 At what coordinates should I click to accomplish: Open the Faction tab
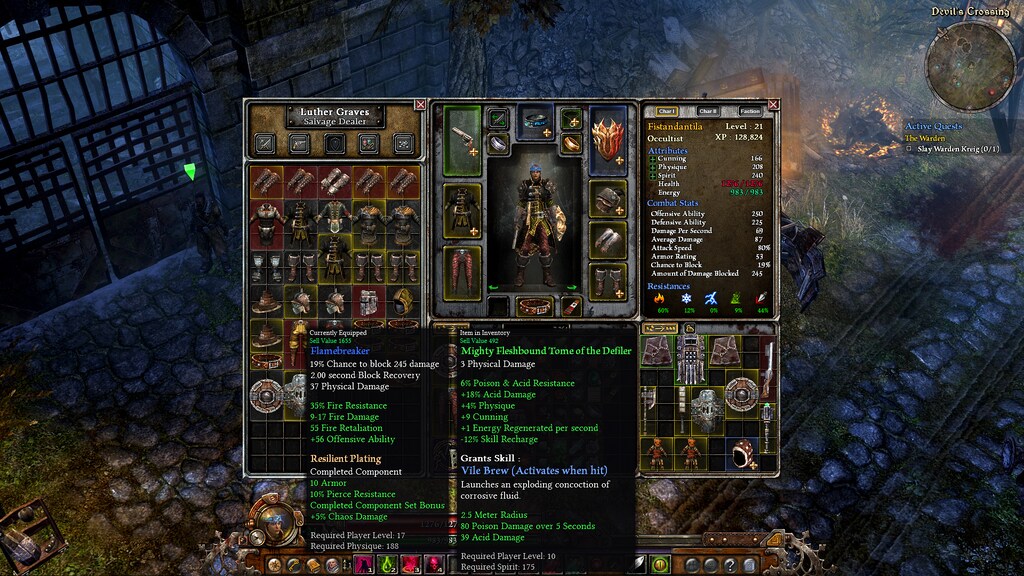(x=749, y=111)
